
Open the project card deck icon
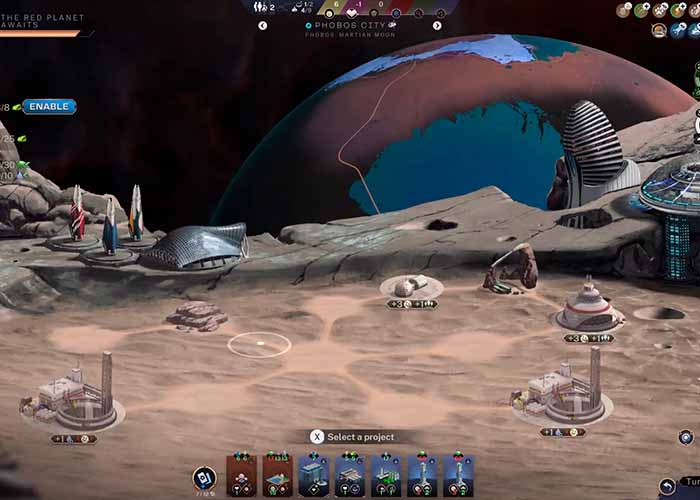pos(203,476)
